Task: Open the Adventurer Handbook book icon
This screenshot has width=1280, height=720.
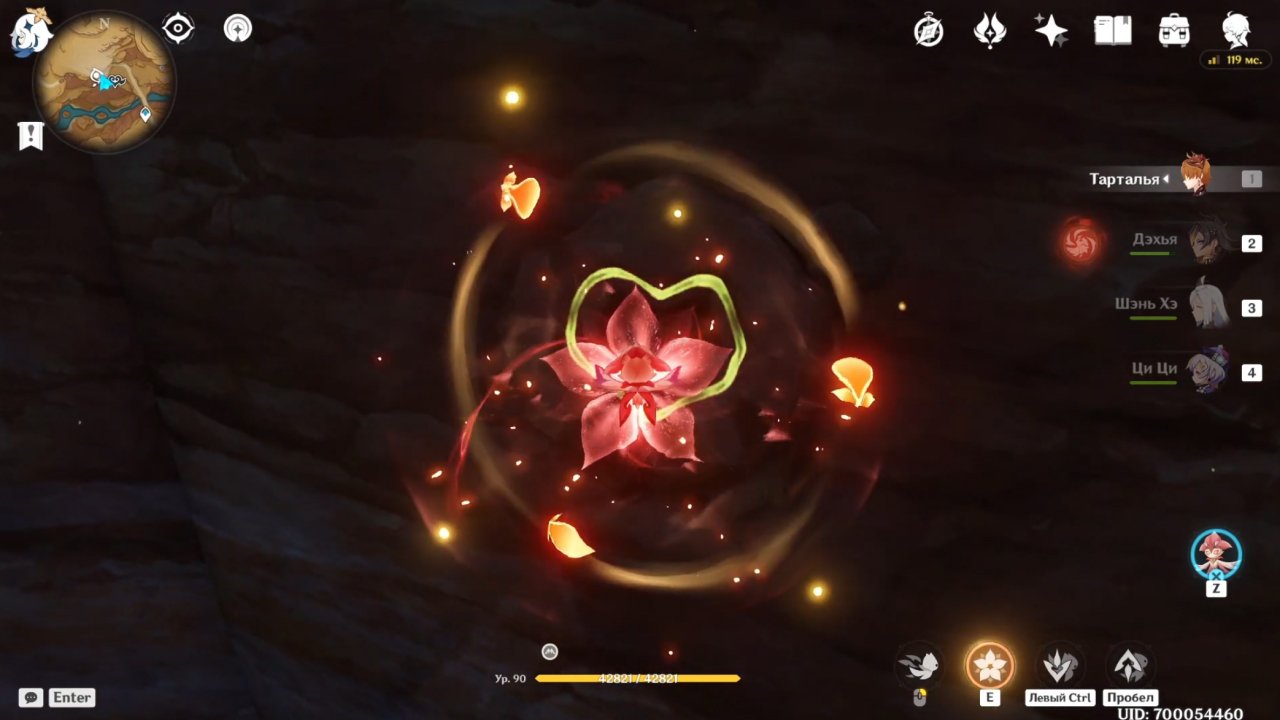Action: click(1112, 30)
